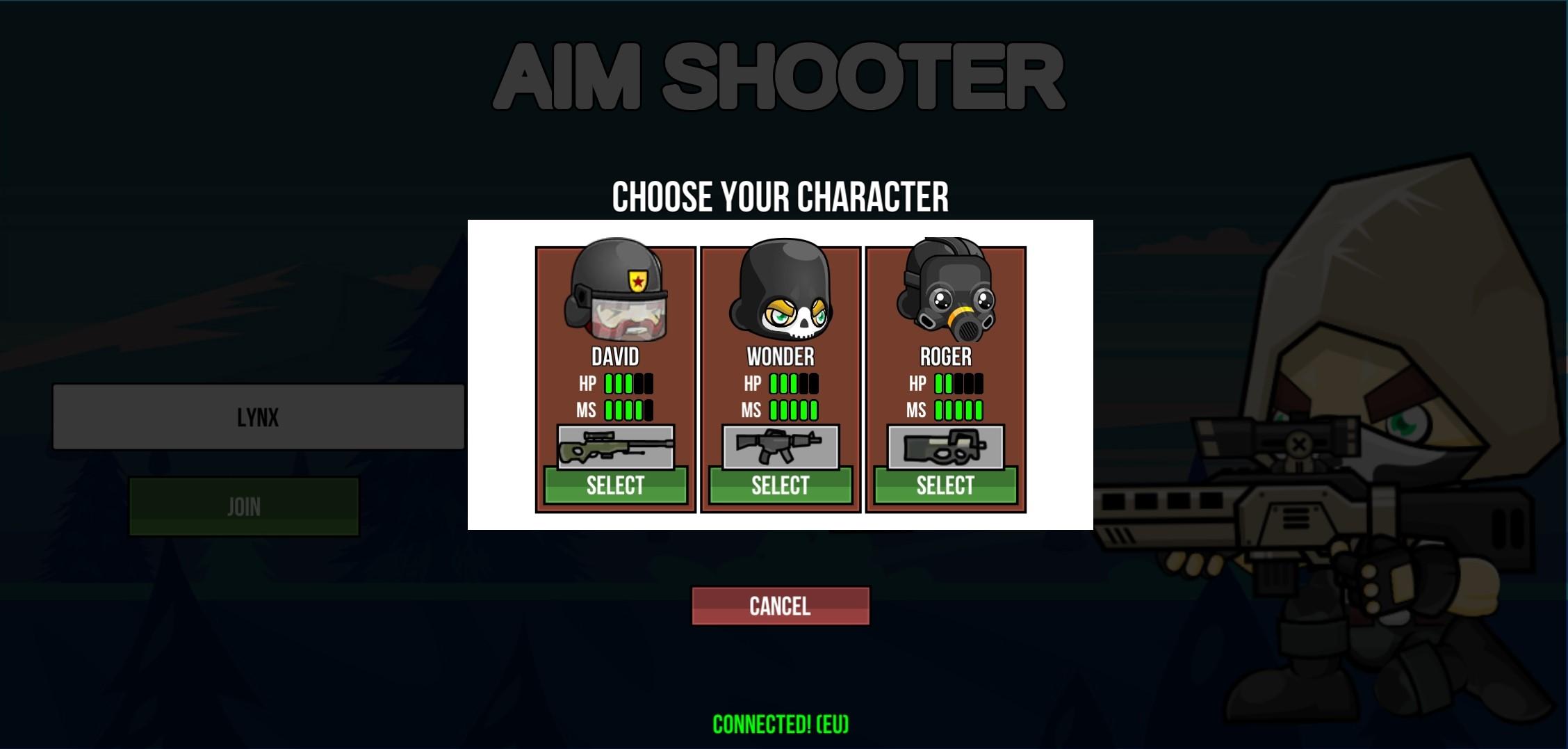Select the character David

pyautogui.click(x=615, y=485)
